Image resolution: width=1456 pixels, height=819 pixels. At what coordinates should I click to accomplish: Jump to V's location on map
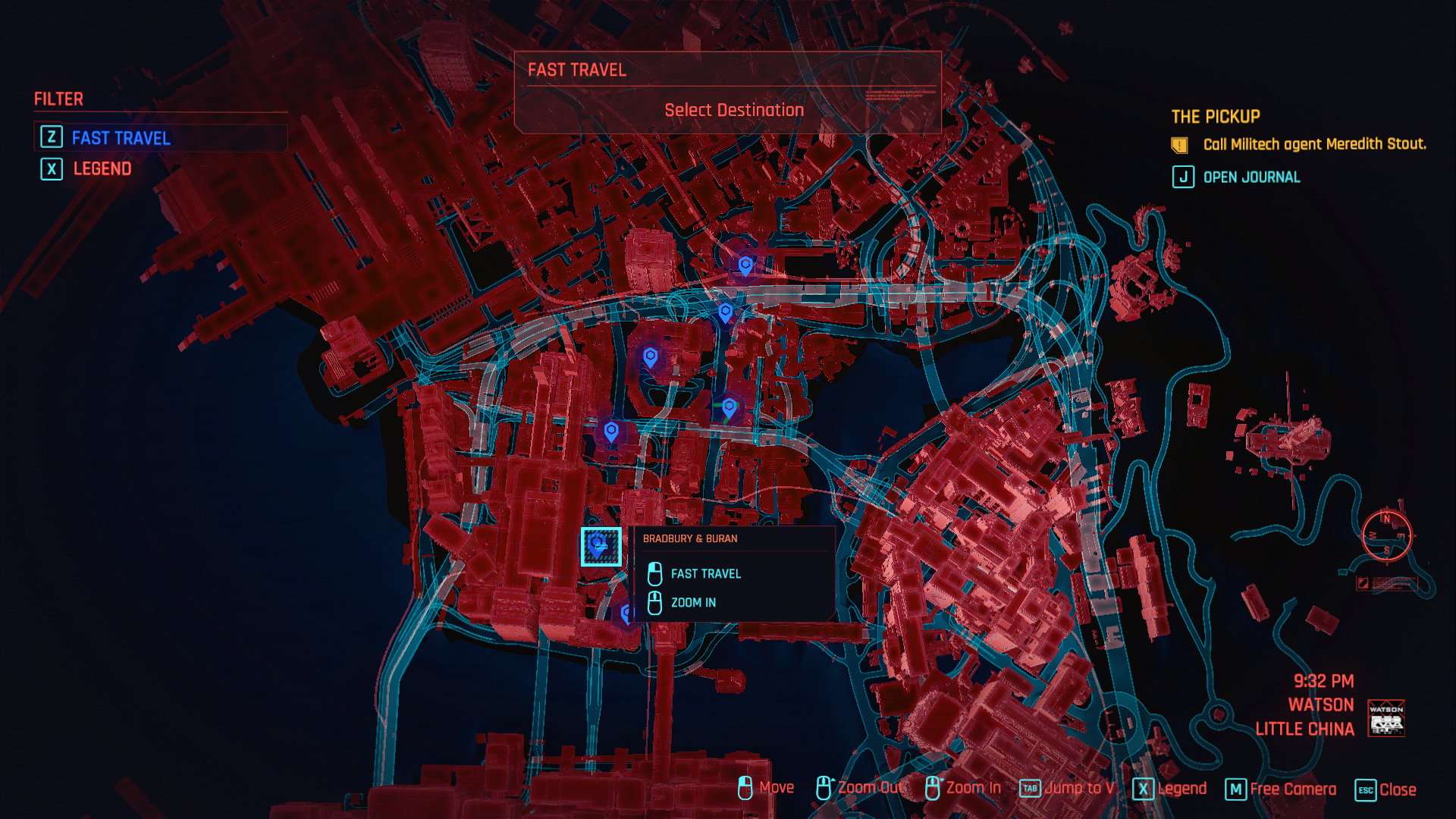tap(1067, 789)
